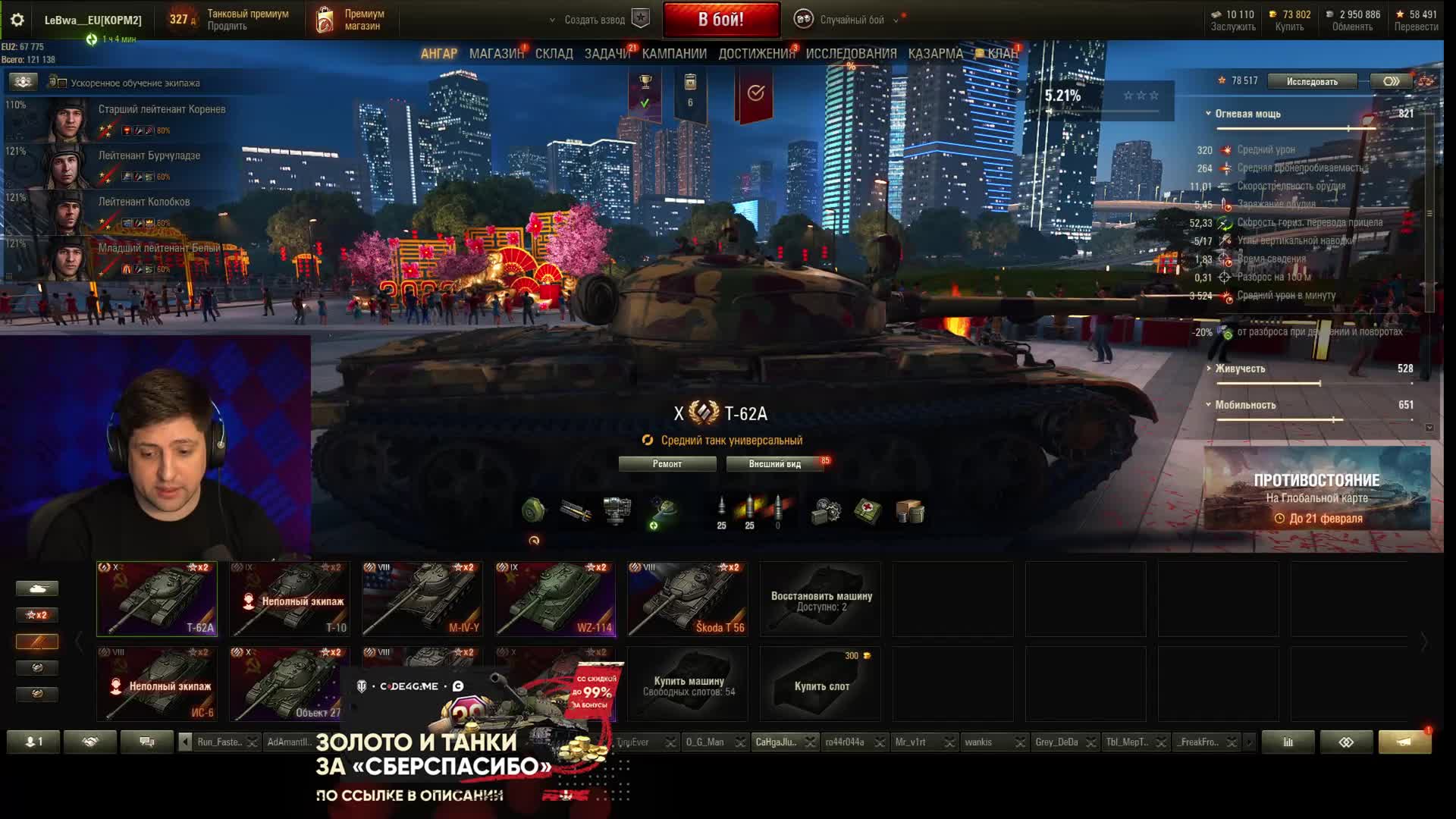
Task: Choose the WZ-114 tank tile
Action: 554,599
